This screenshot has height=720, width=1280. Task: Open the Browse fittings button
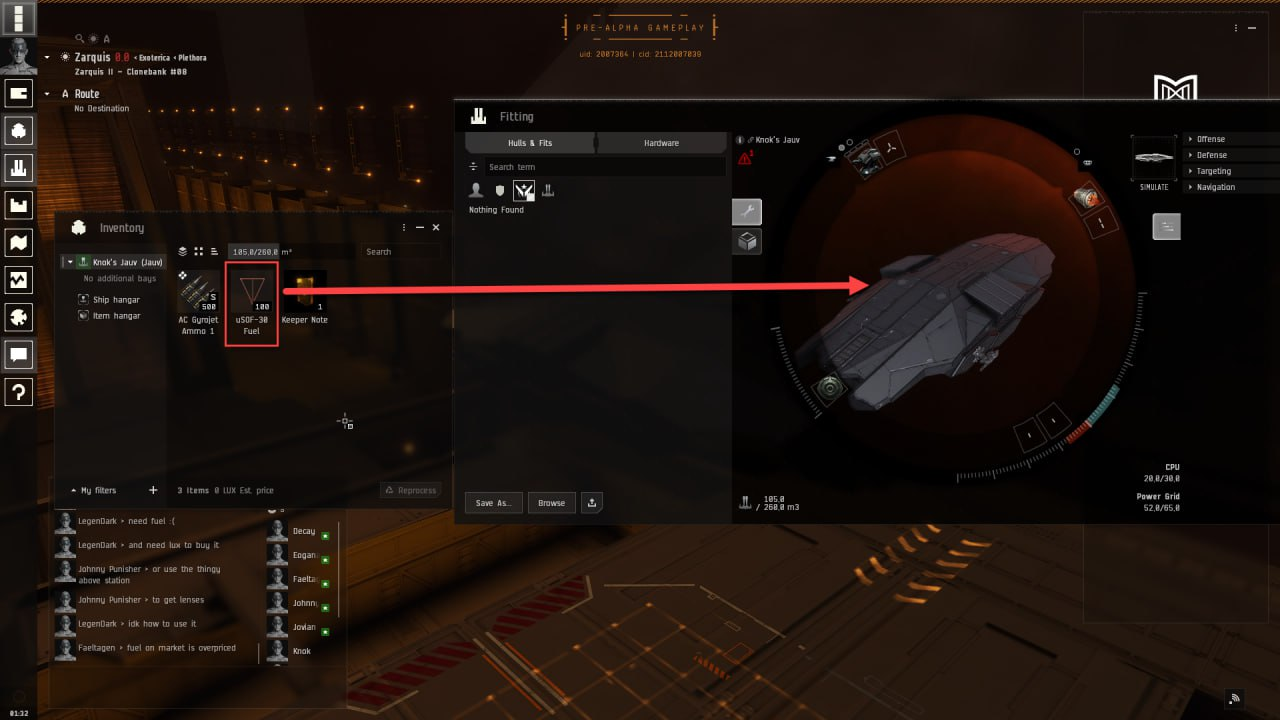tap(551, 503)
